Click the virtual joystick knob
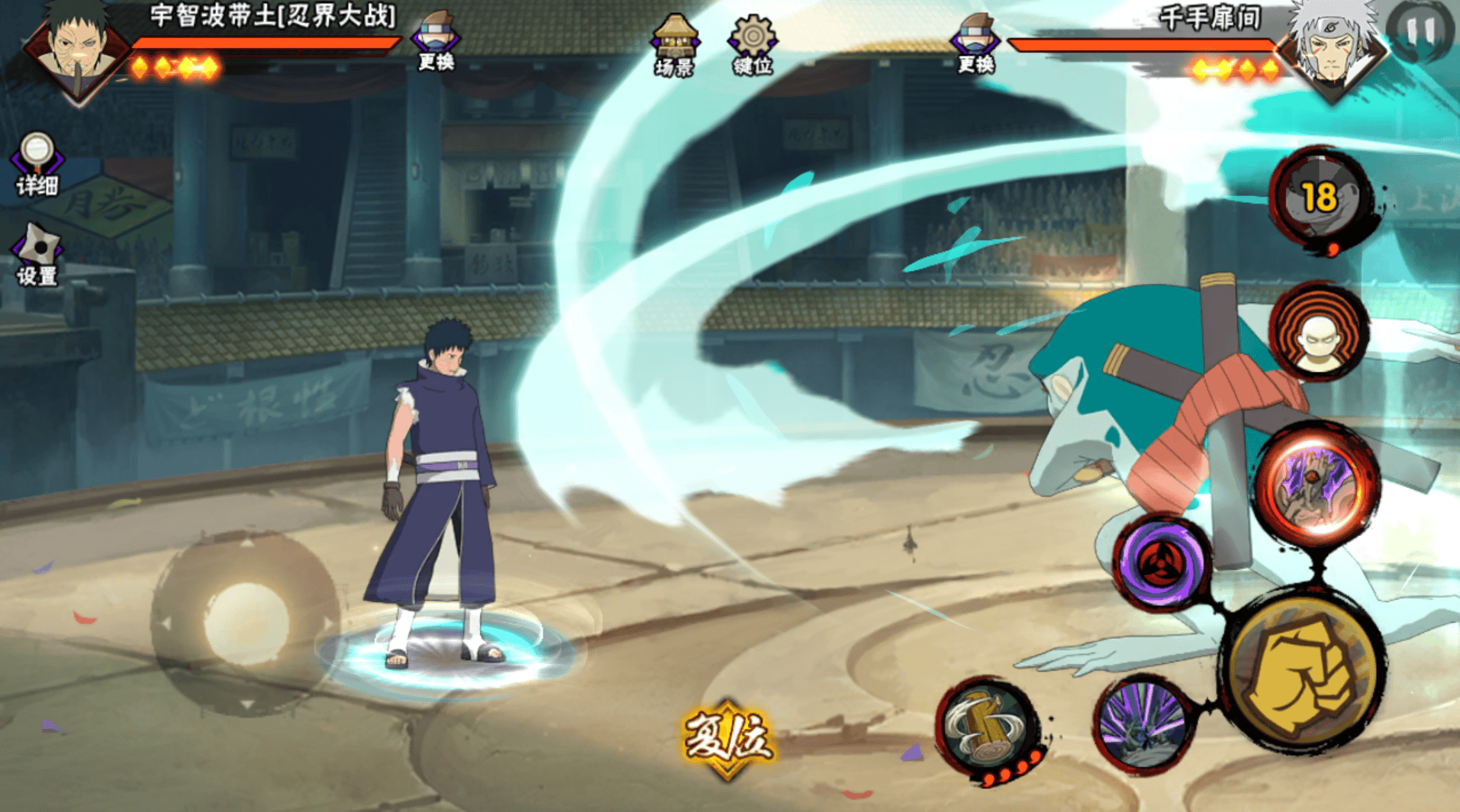This screenshot has width=1460, height=812. pyautogui.click(x=246, y=623)
